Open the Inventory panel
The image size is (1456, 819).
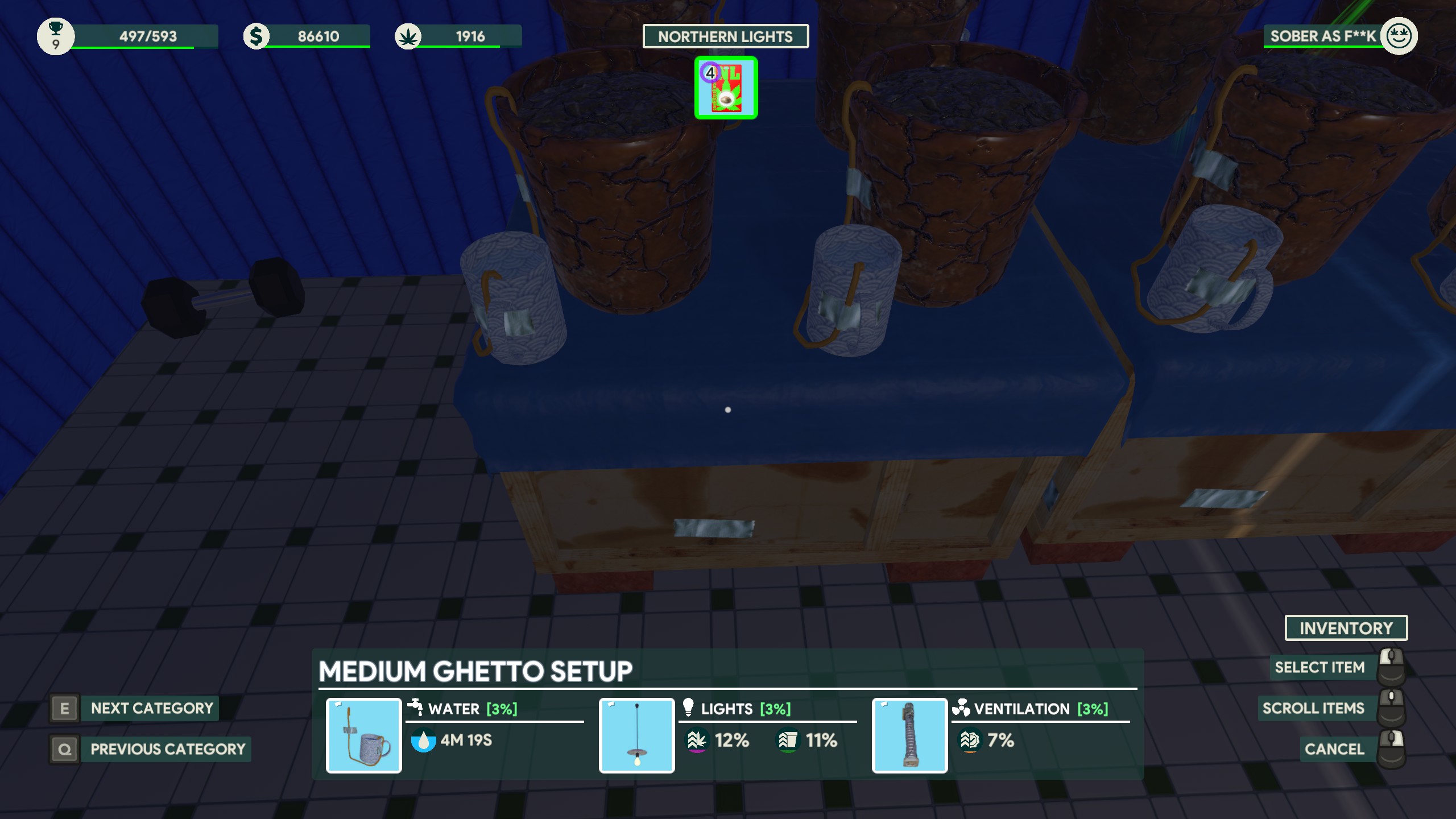pos(1346,628)
